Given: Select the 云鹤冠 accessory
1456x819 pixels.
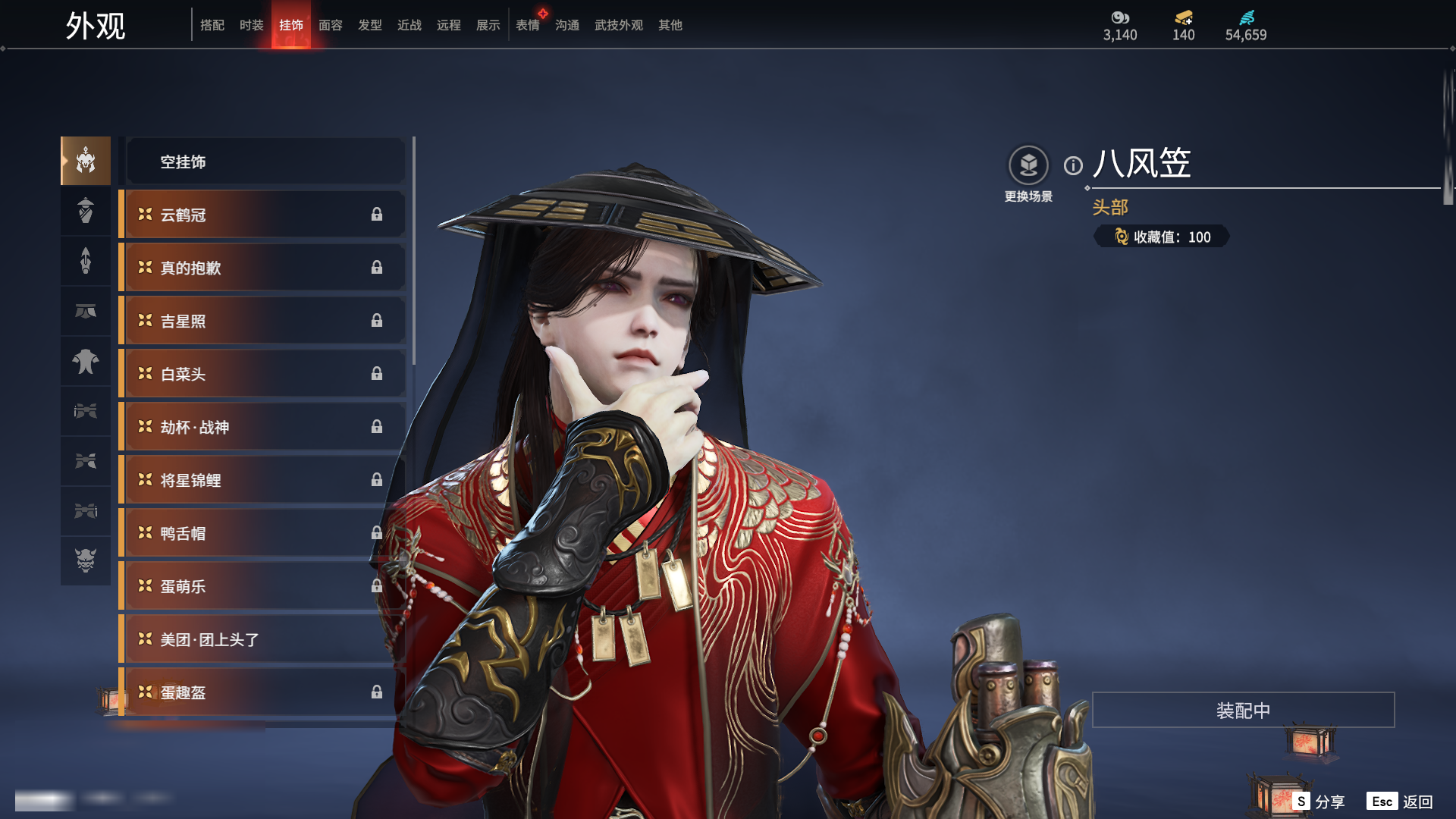Looking at the screenshot, I should pos(262,215).
